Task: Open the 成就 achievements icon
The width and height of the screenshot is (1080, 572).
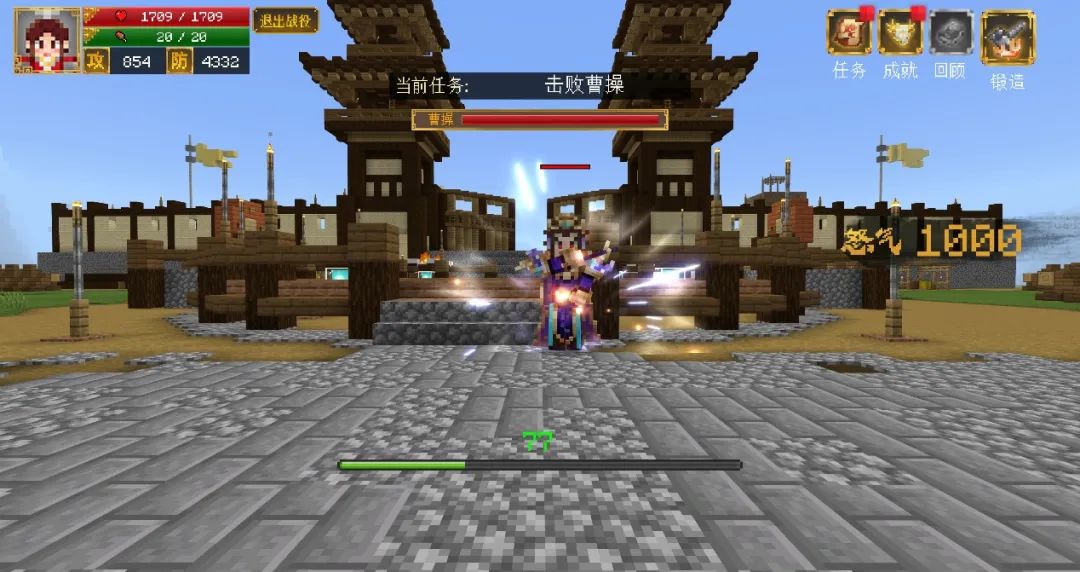Action: [x=900, y=34]
